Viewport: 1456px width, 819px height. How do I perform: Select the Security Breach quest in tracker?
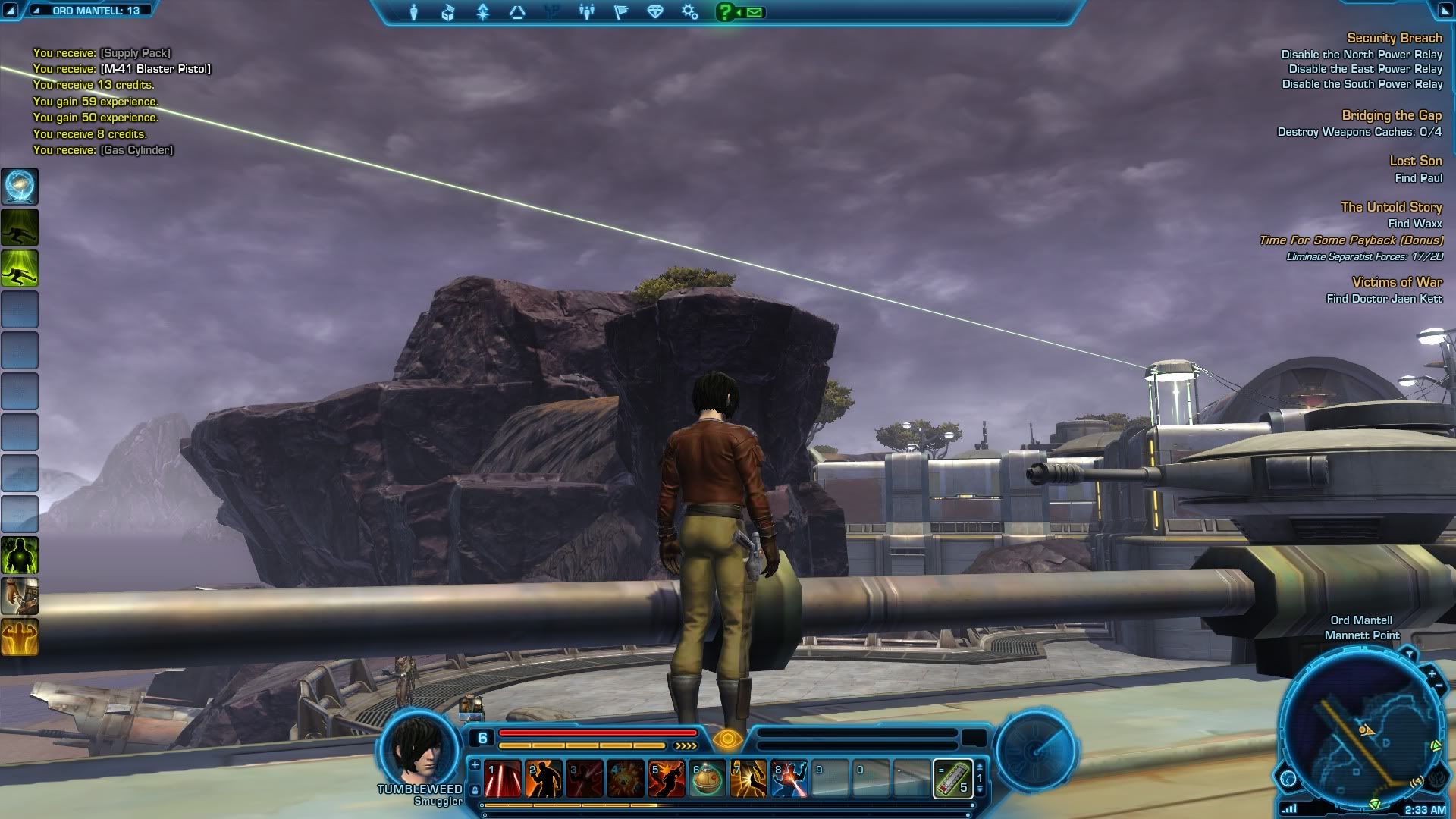1394,38
